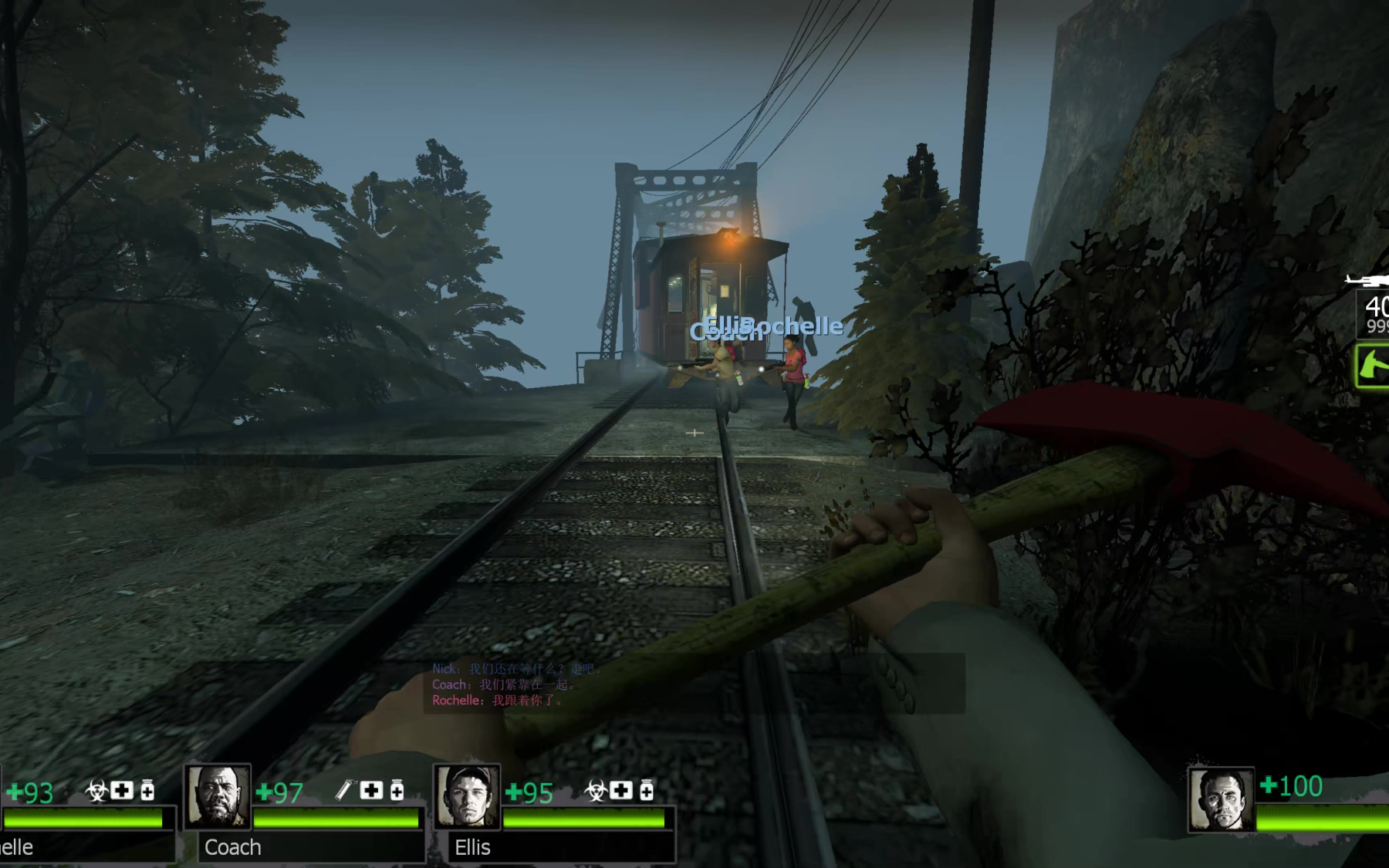Image resolution: width=1389 pixels, height=868 pixels.
Task: Click Rochelle's first aid kit icon
Action: pos(122,790)
